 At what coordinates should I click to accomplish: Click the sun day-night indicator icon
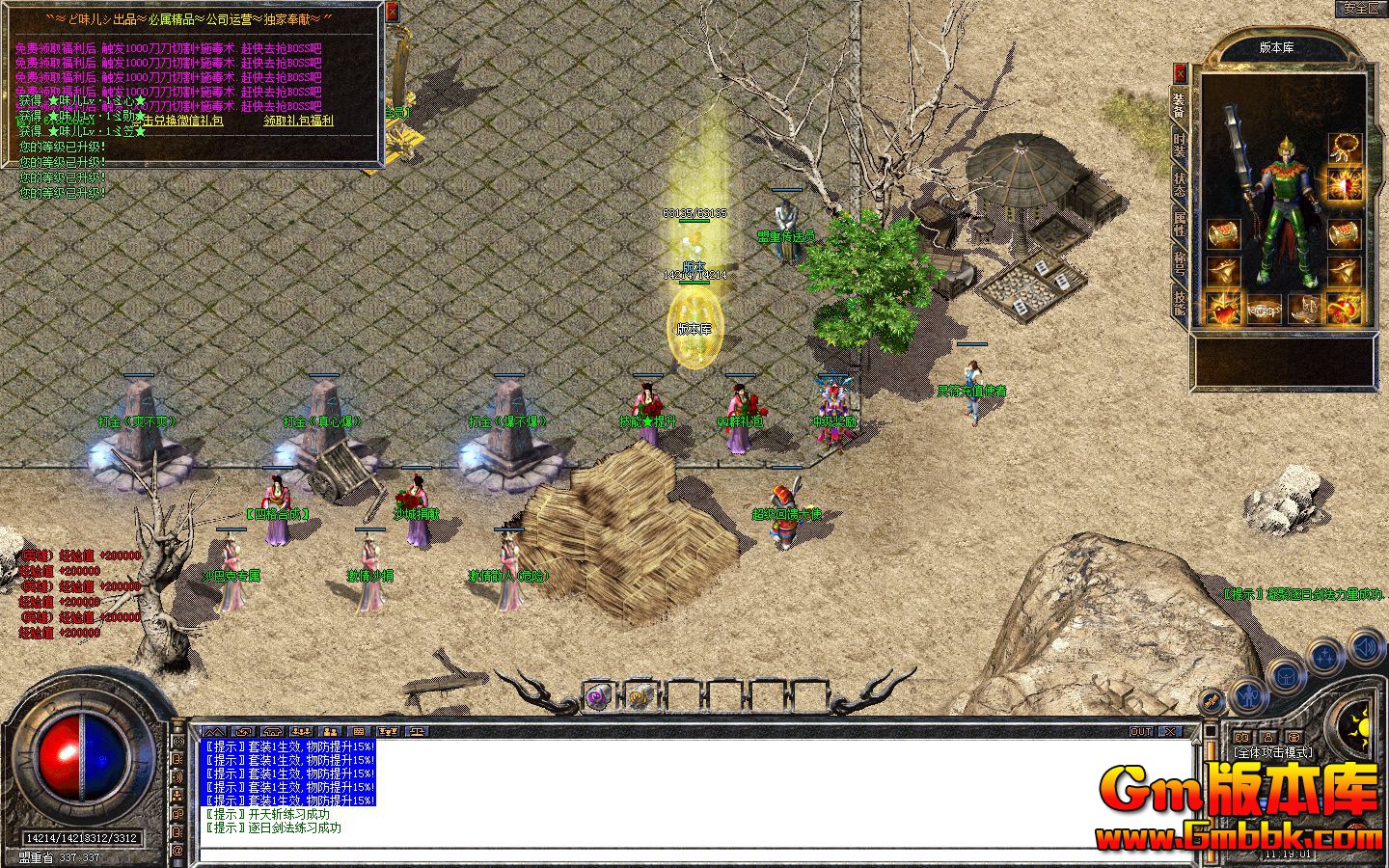(x=1362, y=726)
